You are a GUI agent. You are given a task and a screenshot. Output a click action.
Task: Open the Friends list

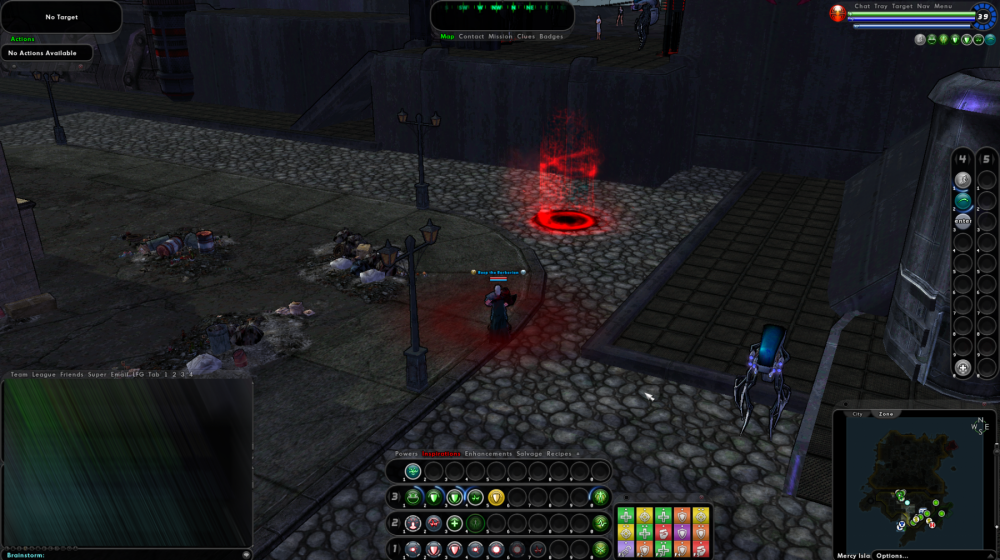tap(71, 375)
